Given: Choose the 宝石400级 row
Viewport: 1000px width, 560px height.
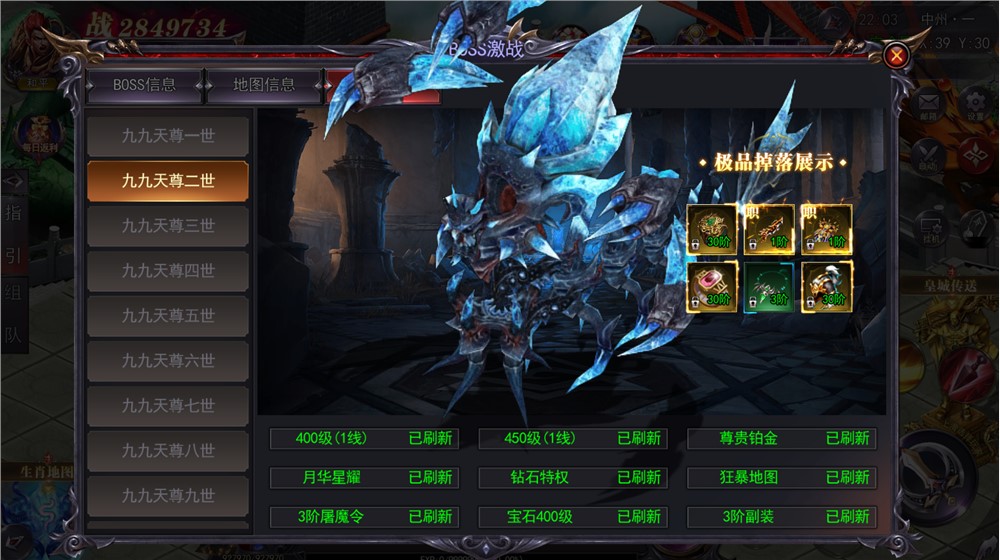Looking at the screenshot, I should (573, 517).
